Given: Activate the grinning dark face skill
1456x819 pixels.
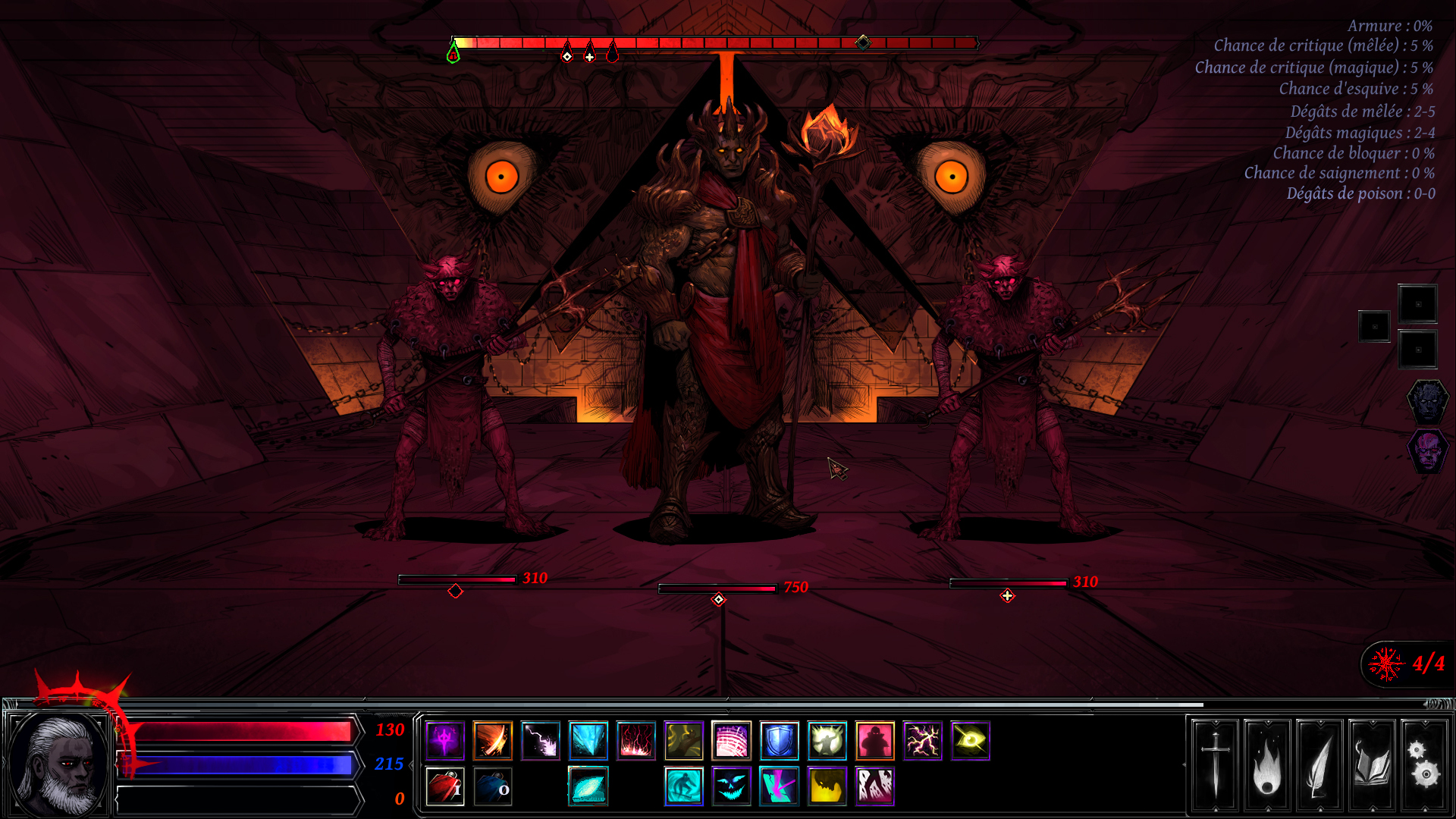Looking at the screenshot, I should tap(732, 787).
